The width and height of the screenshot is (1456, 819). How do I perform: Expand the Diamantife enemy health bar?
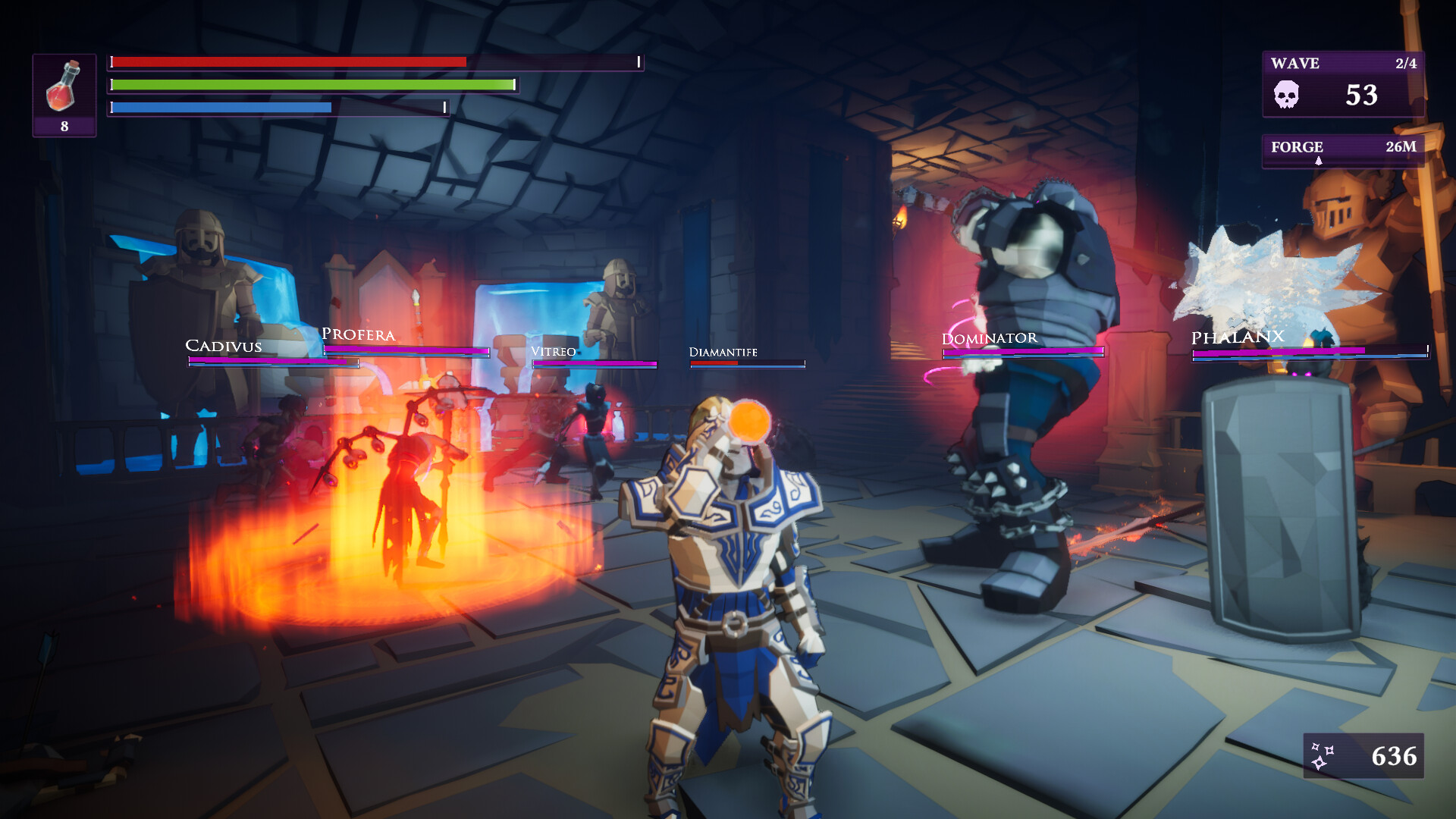[747, 362]
